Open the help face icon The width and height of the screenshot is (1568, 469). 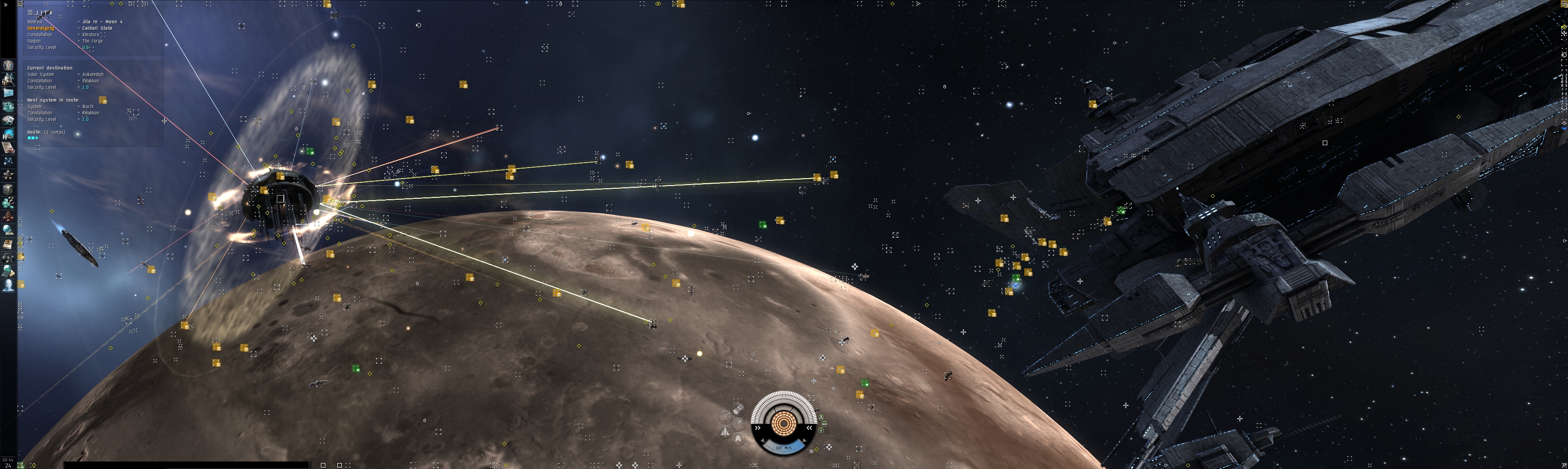tap(8, 285)
